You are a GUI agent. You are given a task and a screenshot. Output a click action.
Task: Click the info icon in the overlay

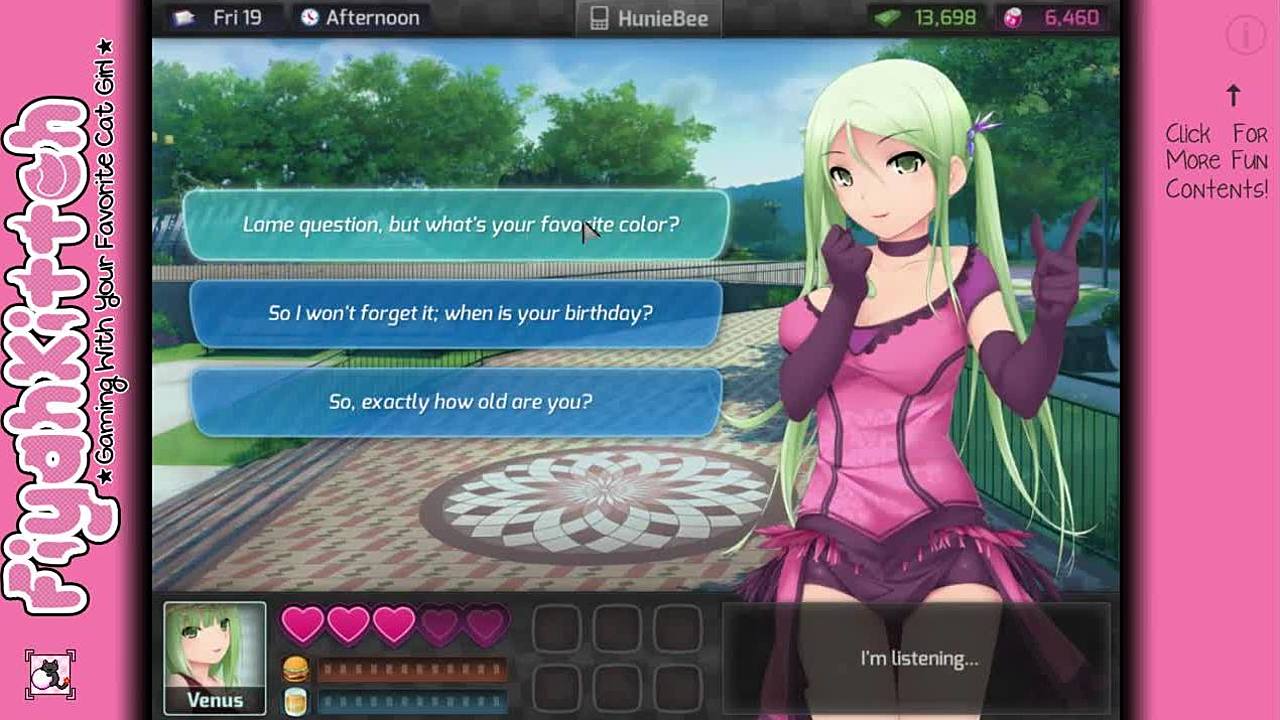(1245, 36)
